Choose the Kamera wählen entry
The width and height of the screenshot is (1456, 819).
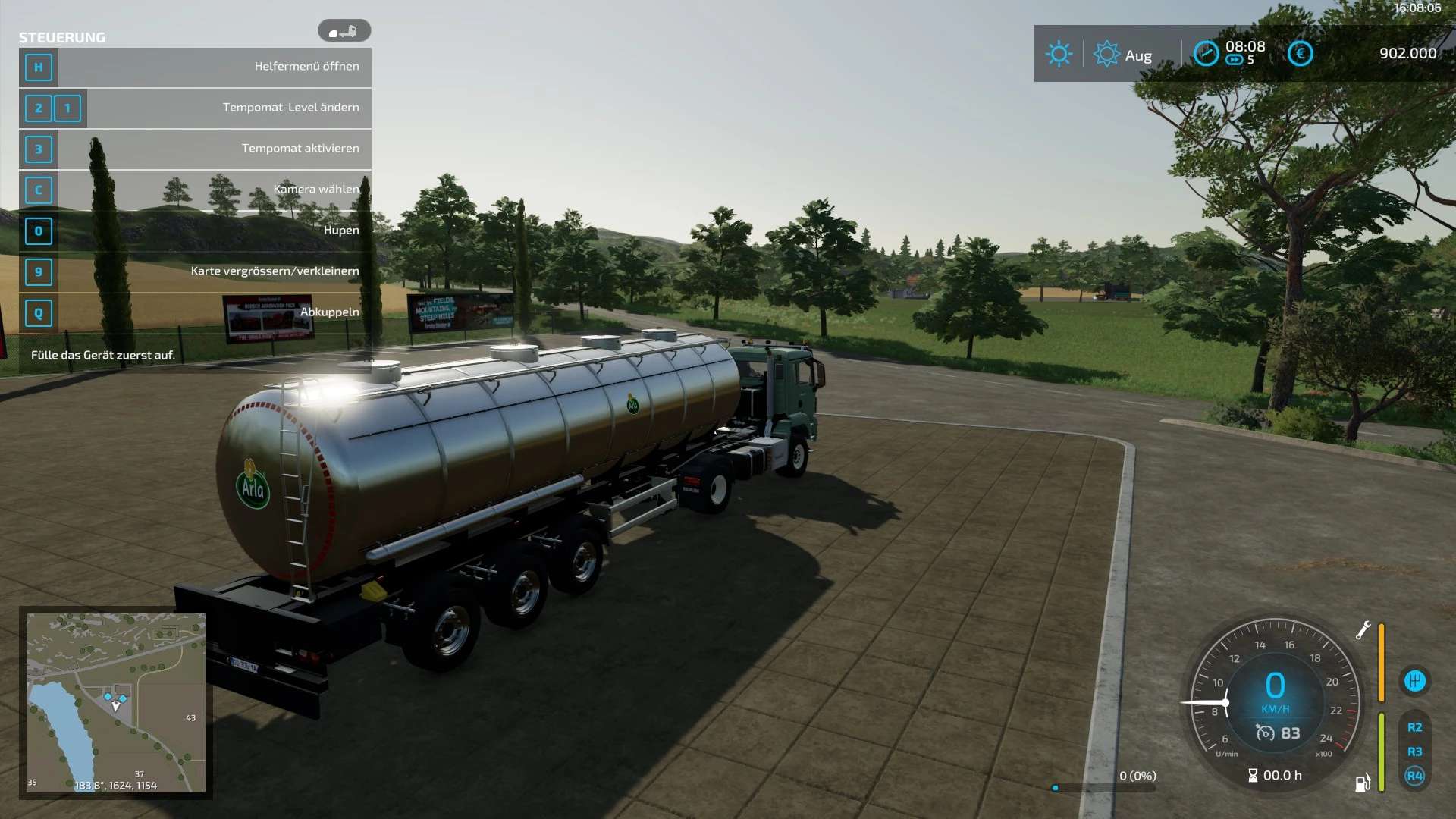[x=196, y=190]
